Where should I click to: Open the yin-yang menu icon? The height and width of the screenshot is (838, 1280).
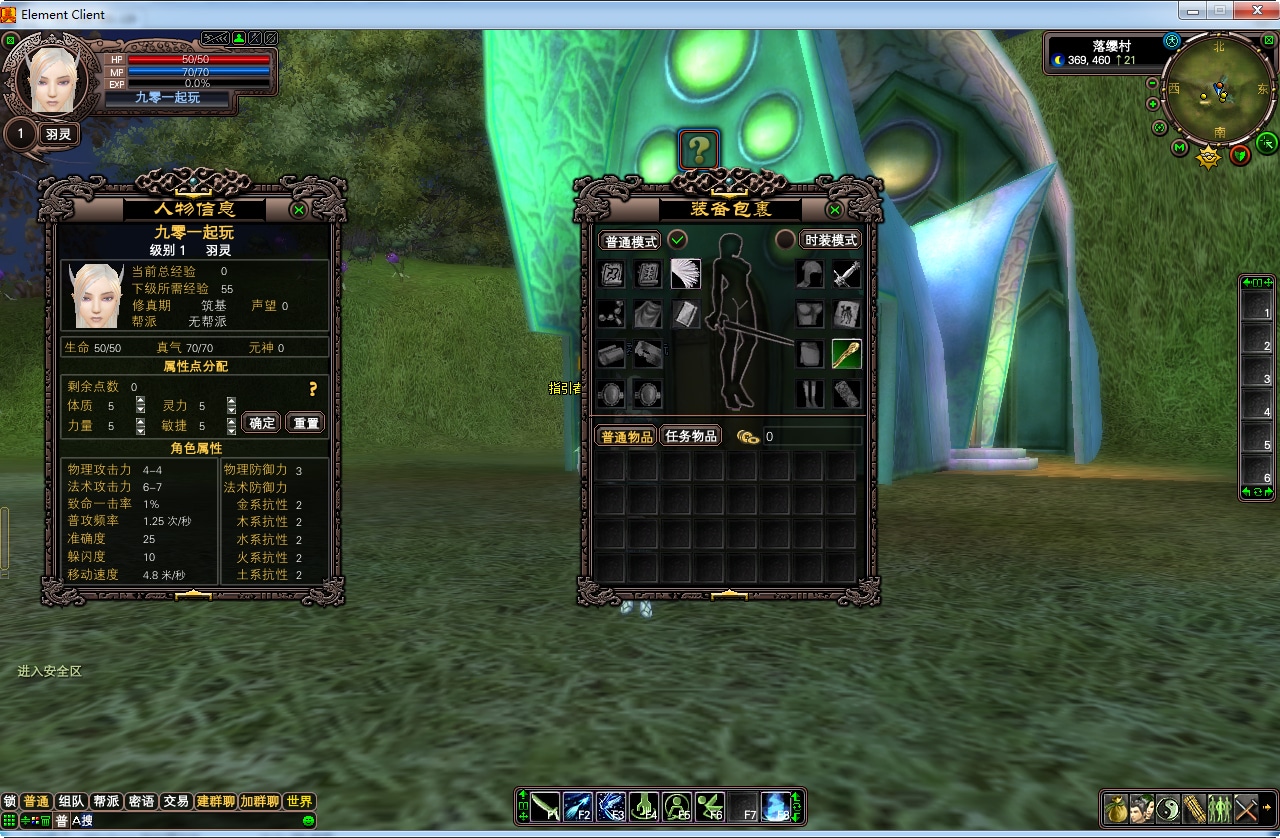[x=1168, y=807]
